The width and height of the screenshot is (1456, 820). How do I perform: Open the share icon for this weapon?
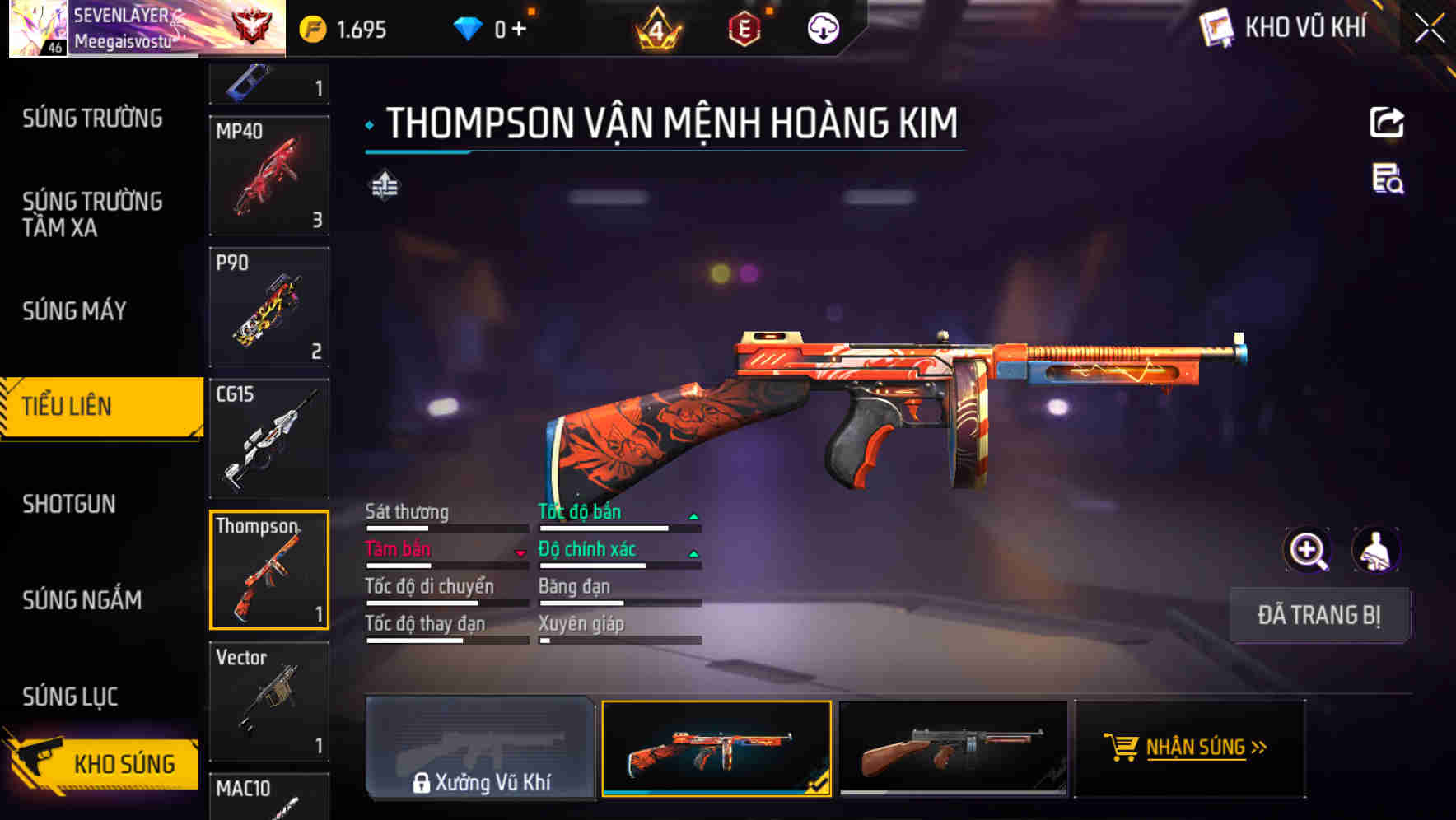1387,122
